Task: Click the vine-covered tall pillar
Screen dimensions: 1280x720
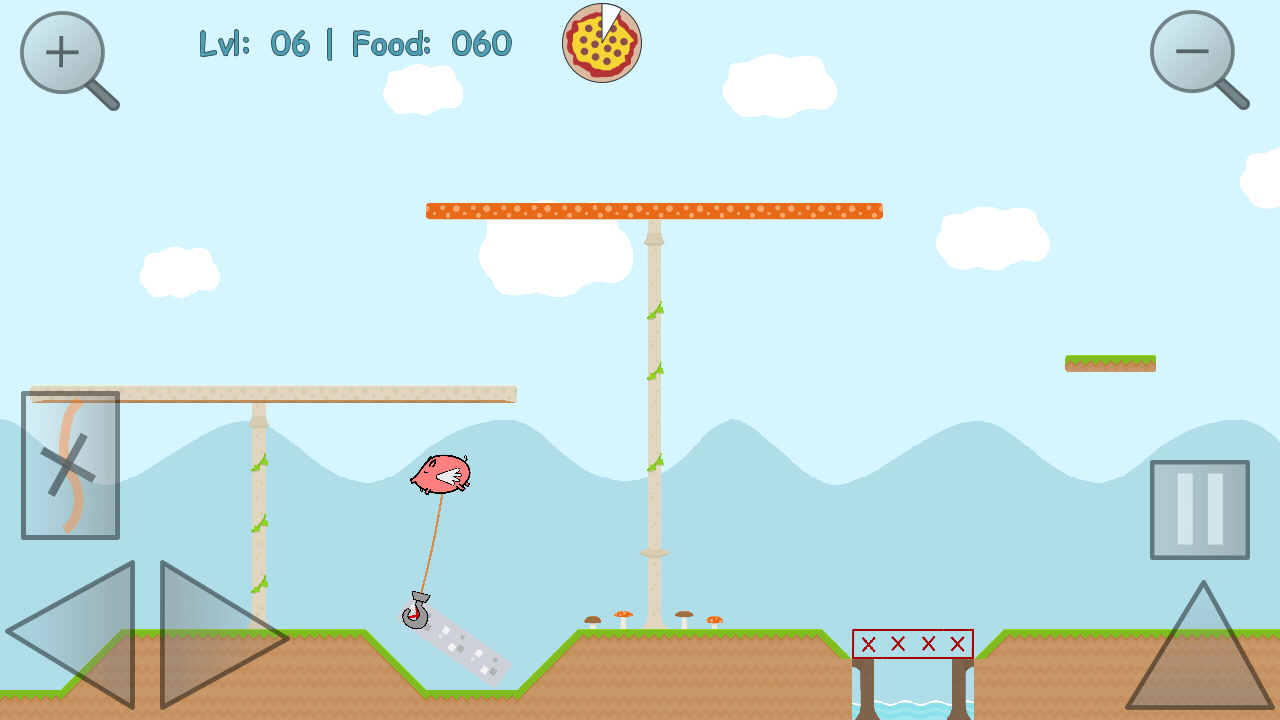Action: click(x=653, y=400)
